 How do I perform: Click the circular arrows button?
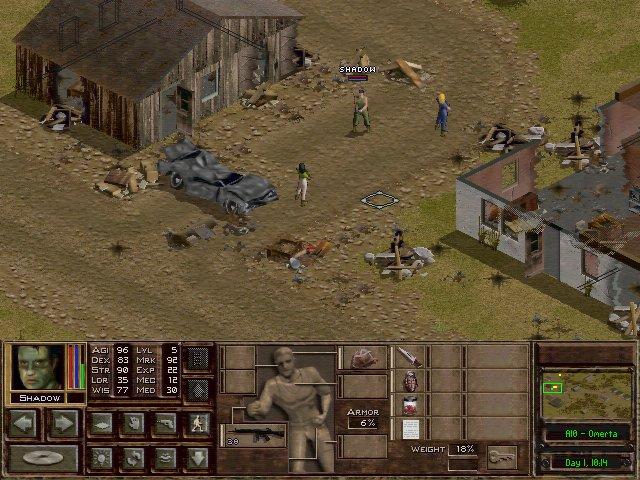[133, 458]
